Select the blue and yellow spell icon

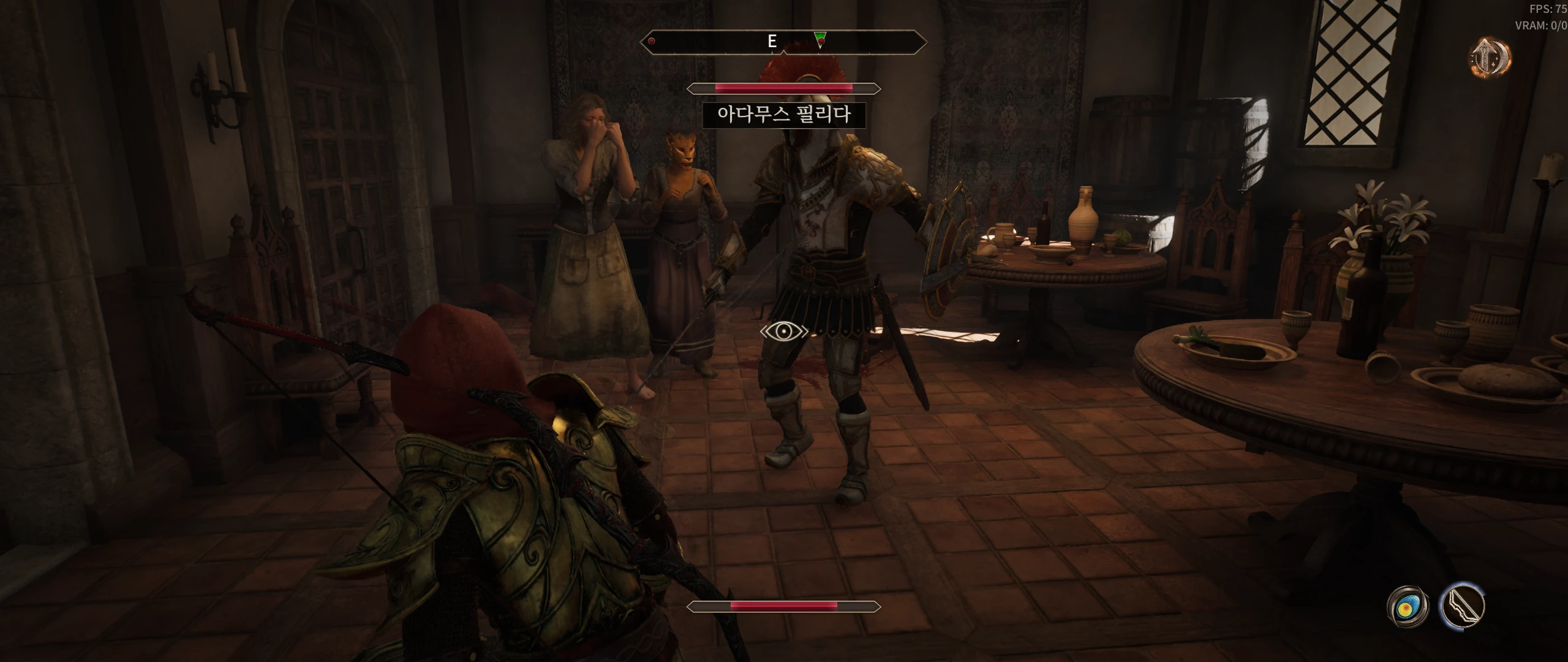[x=1408, y=607]
